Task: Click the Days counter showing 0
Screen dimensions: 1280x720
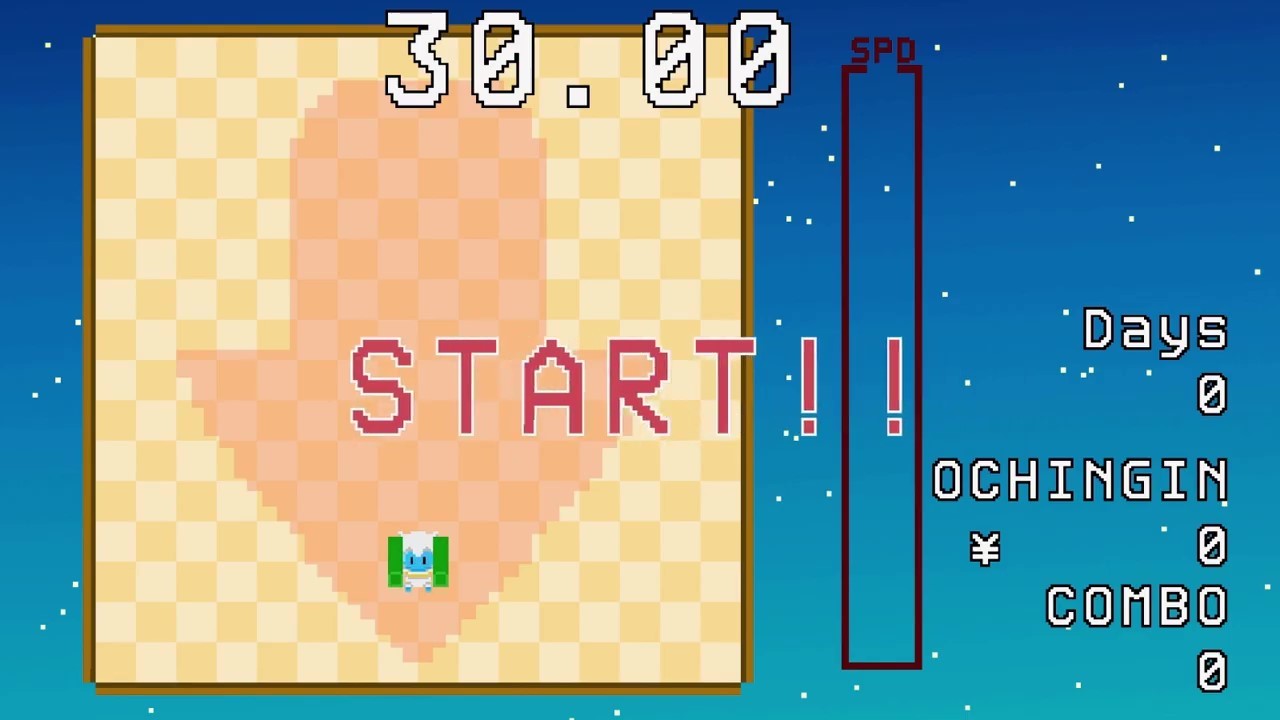Action: 1212,395
